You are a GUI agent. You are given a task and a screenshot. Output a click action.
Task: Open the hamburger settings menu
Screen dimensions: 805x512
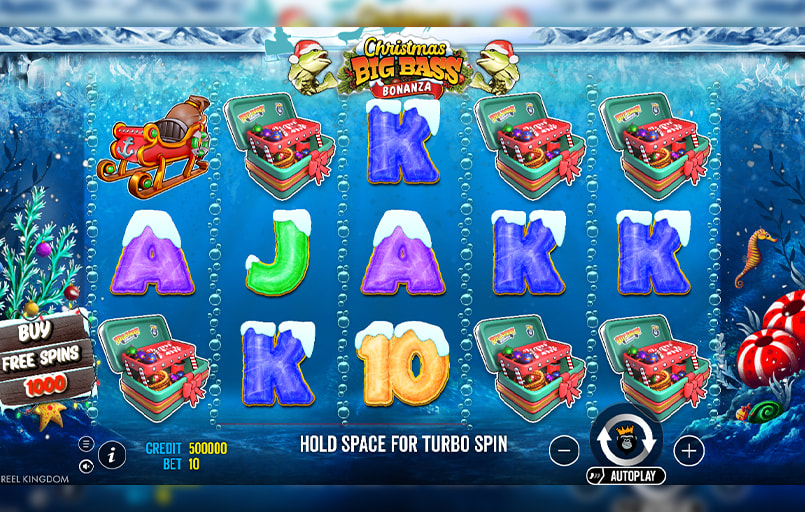(x=86, y=443)
